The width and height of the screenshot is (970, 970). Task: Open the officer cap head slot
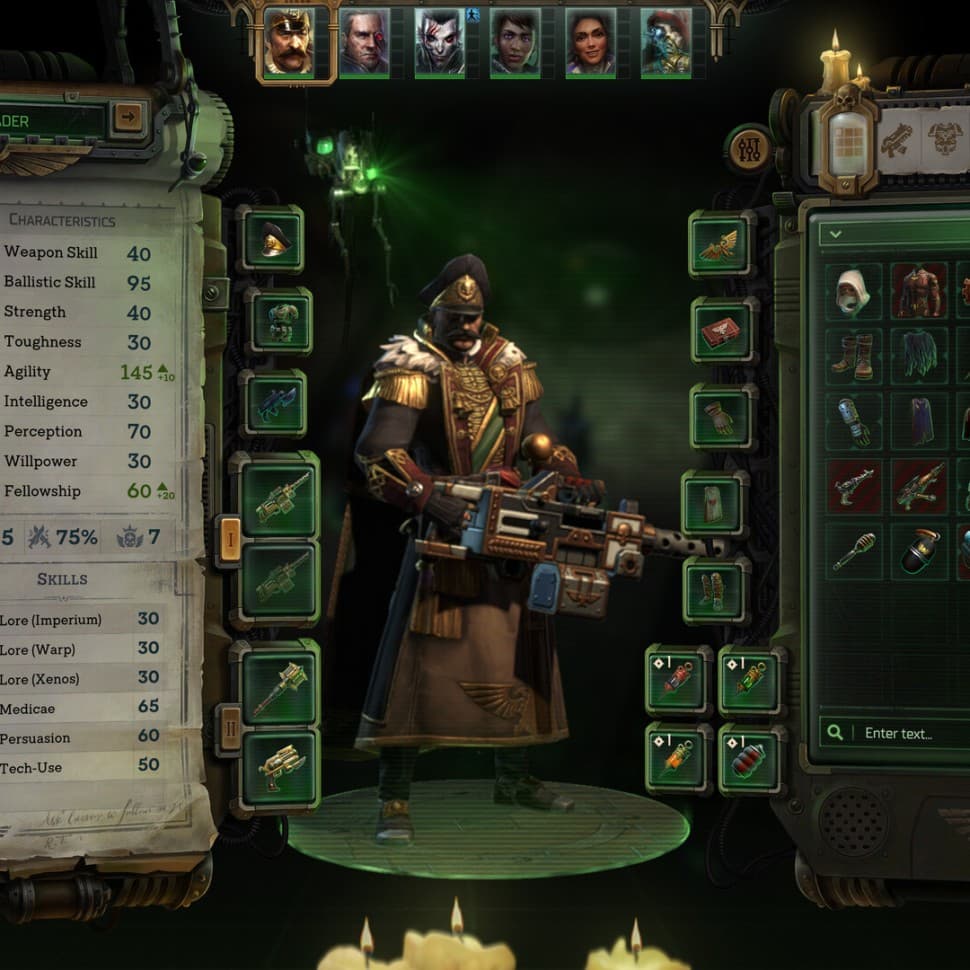(271, 238)
